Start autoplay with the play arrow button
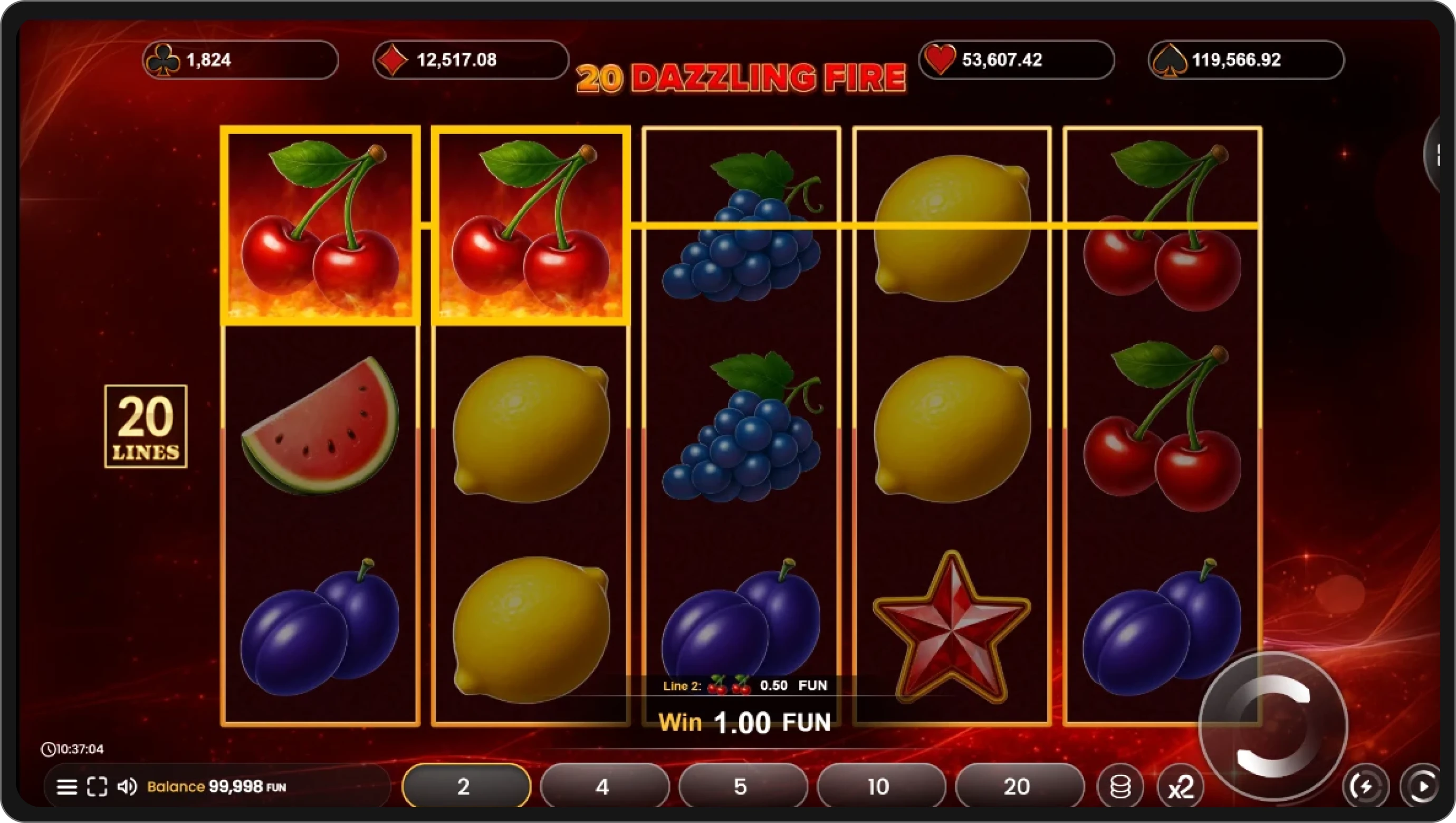The width and height of the screenshot is (1456, 823). 1422,786
